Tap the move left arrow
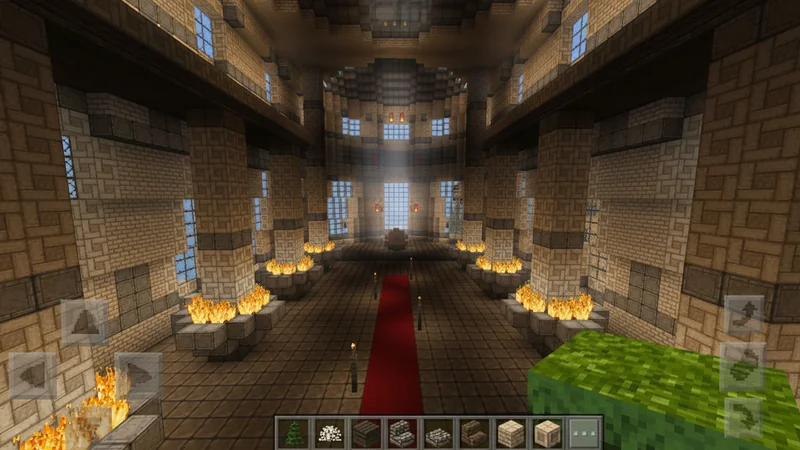The width and height of the screenshot is (800, 450). click(33, 376)
